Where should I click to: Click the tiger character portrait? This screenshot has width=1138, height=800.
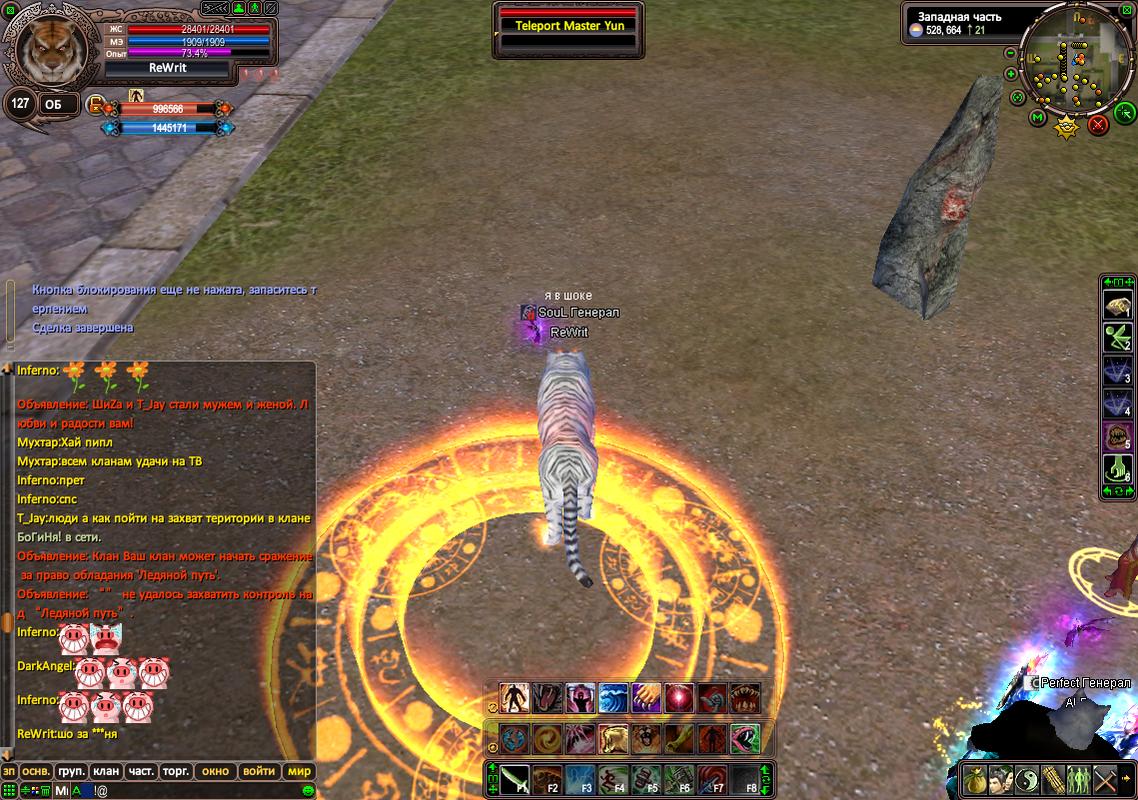point(46,46)
